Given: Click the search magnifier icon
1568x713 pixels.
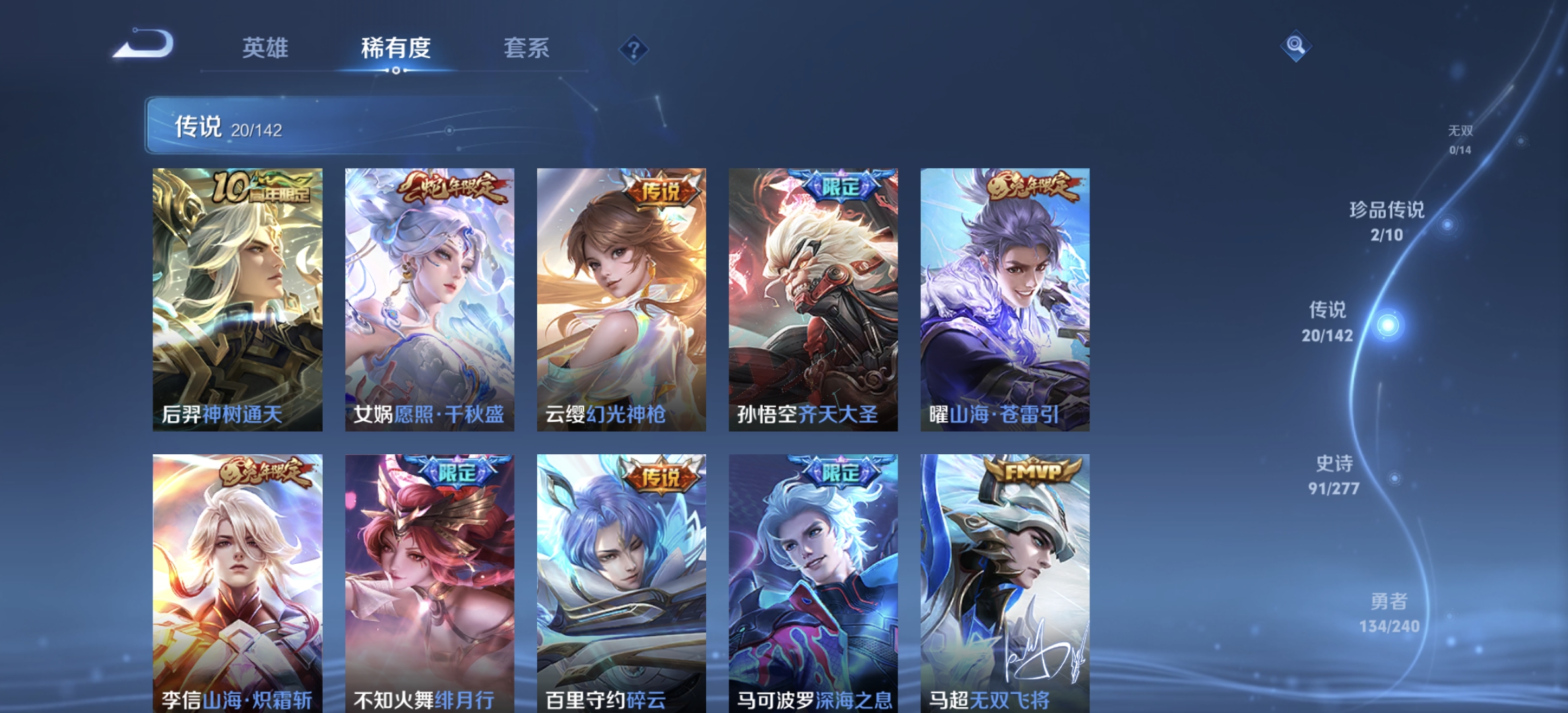Looking at the screenshot, I should (x=1297, y=47).
